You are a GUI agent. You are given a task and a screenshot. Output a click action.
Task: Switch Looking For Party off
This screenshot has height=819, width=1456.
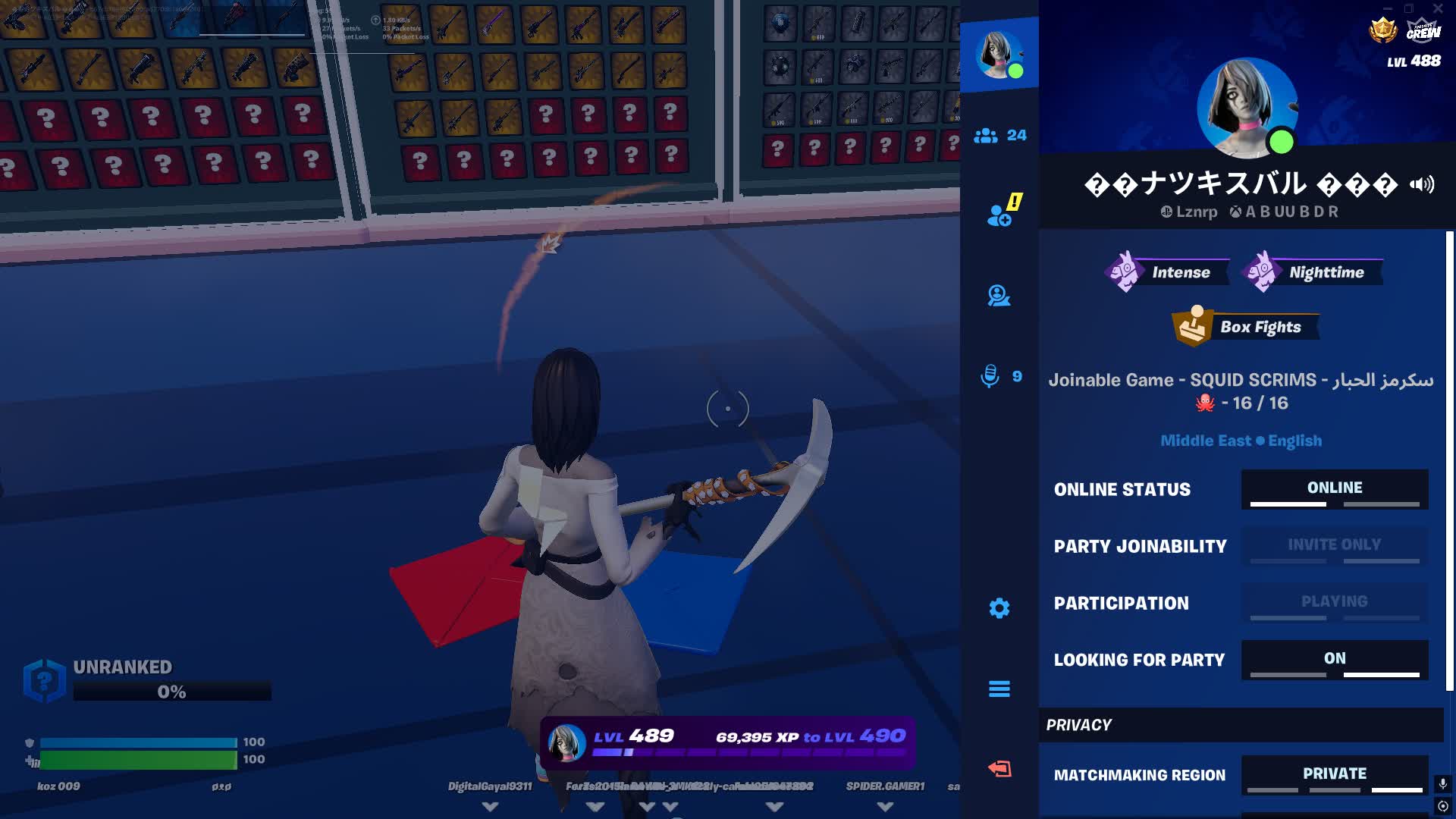[1335, 660]
